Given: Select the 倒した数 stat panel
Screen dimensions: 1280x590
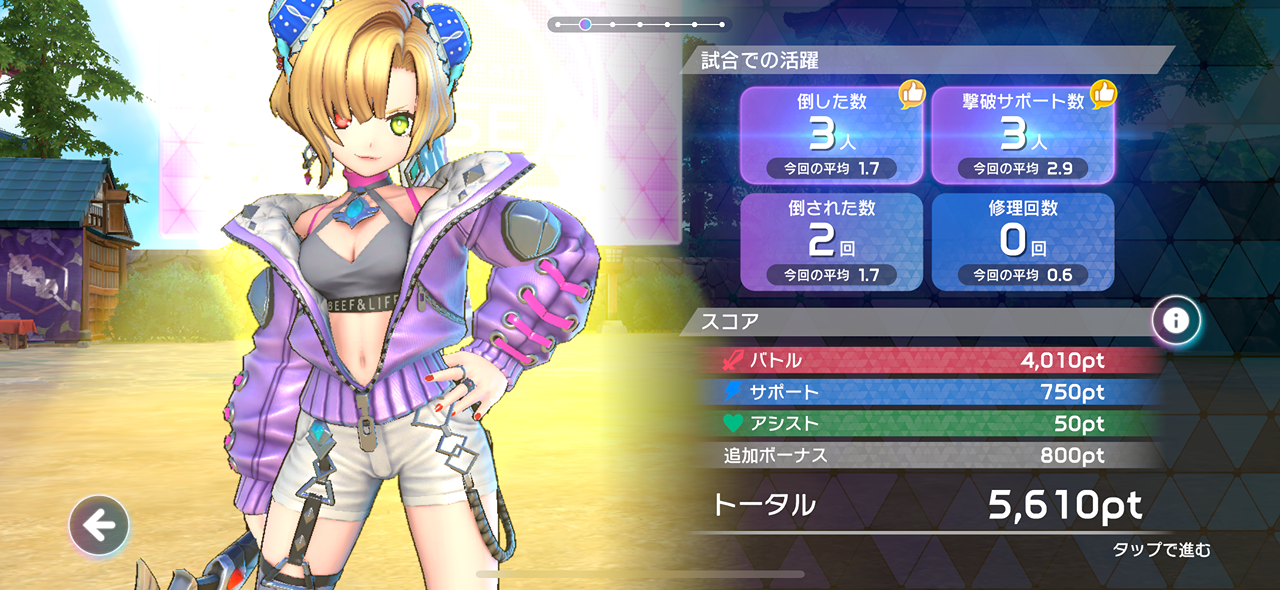Looking at the screenshot, I should point(831,135).
